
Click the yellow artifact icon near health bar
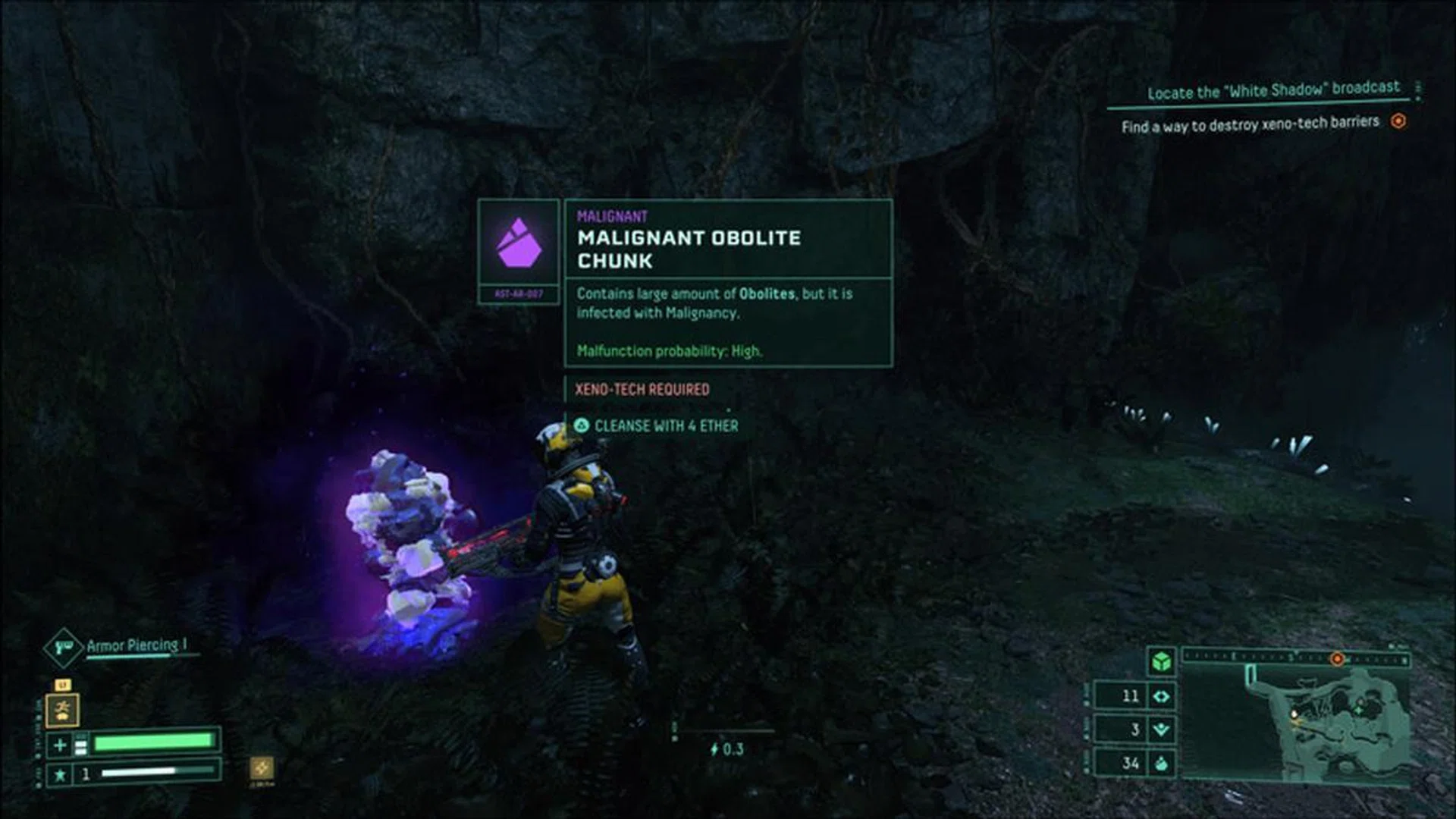261,767
